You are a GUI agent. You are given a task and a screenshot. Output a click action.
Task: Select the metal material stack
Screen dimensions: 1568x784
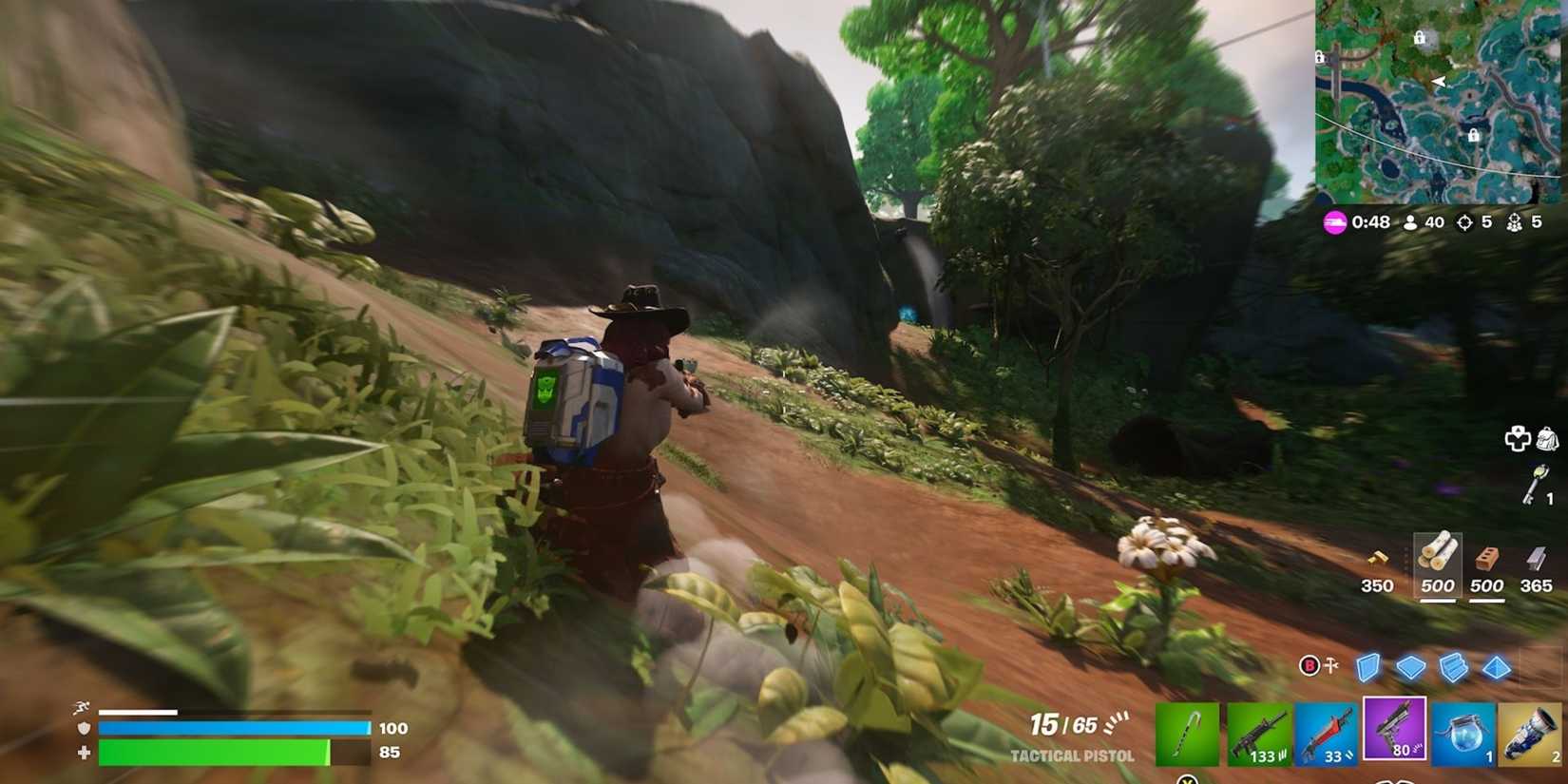point(1537,561)
